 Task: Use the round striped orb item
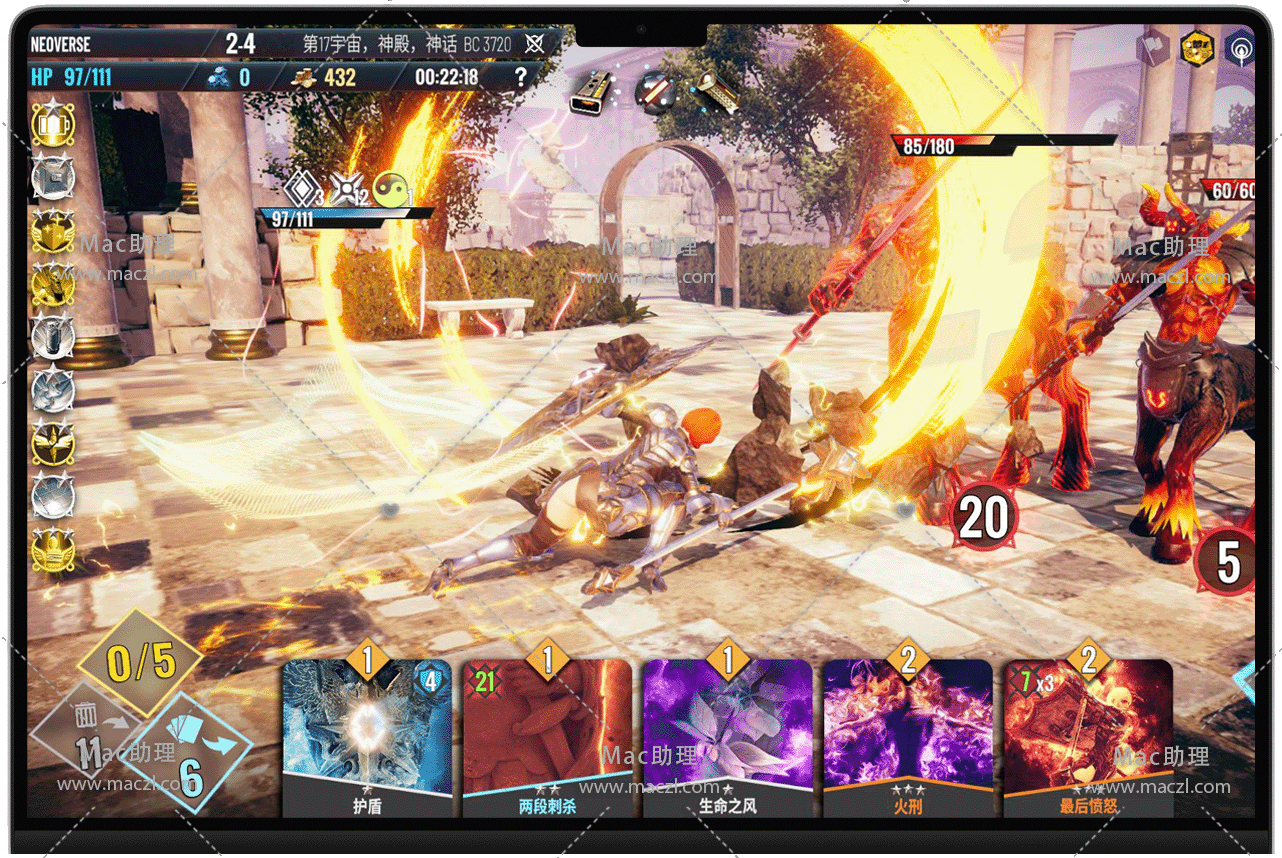pos(655,92)
